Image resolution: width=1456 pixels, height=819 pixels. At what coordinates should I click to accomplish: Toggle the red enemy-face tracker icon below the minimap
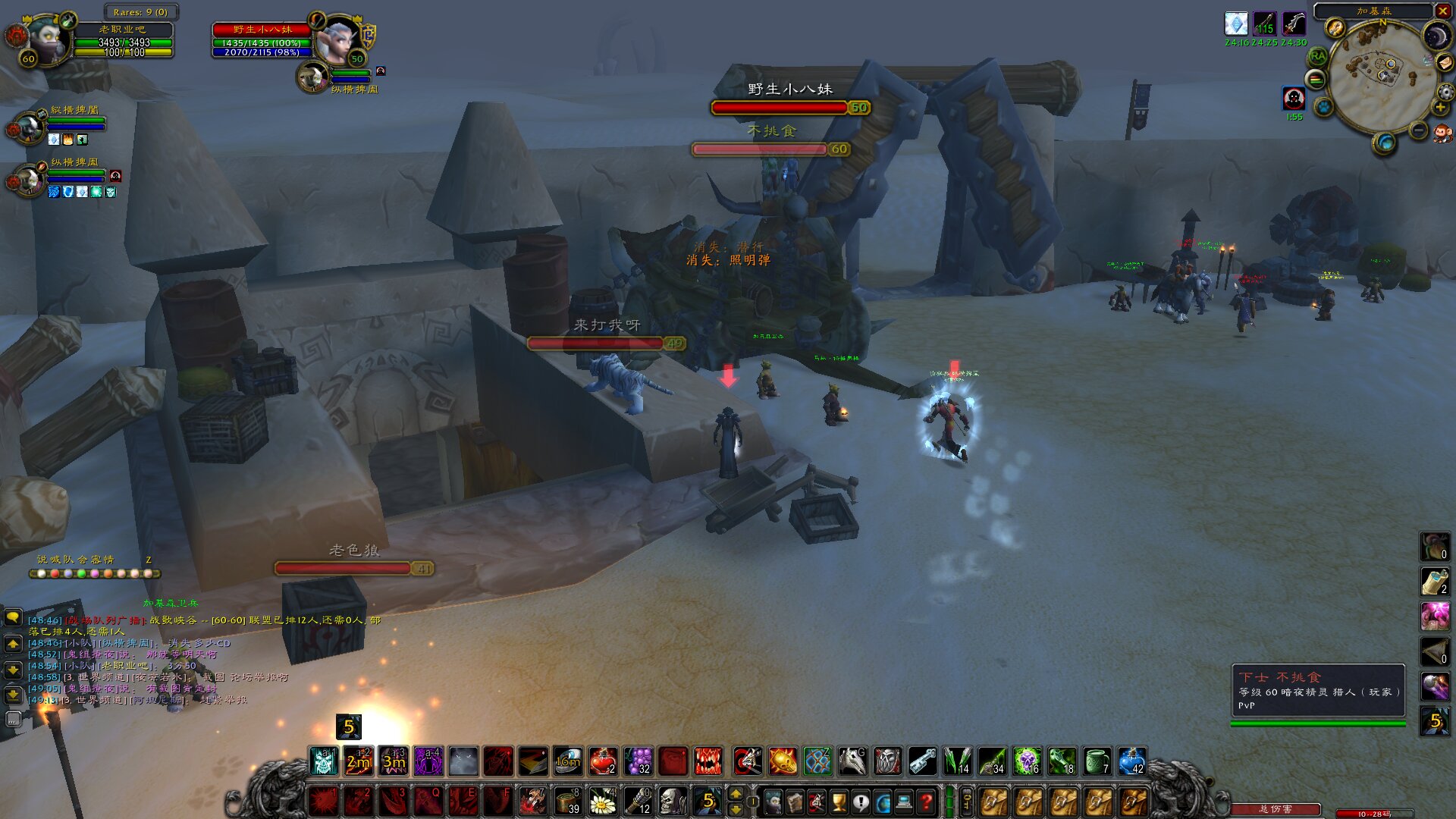[1294, 99]
